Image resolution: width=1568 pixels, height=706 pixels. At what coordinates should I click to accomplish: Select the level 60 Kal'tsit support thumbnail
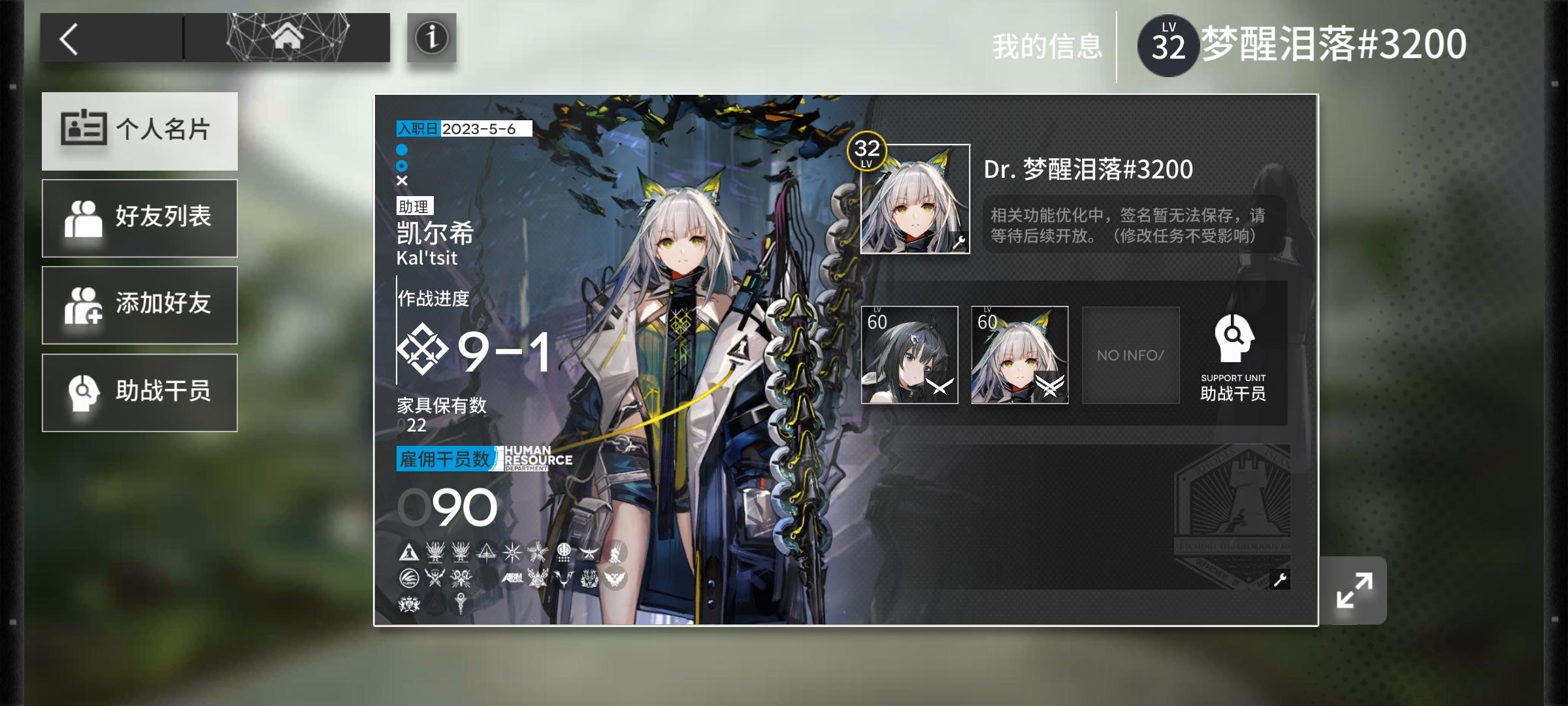pos(1021,355)
